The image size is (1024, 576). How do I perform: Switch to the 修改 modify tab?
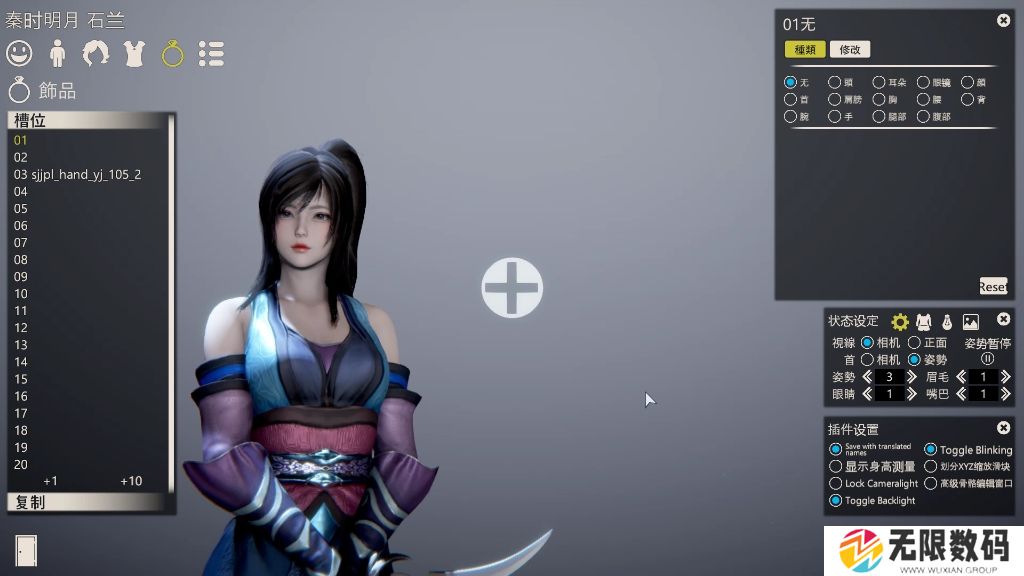[850, 49]
